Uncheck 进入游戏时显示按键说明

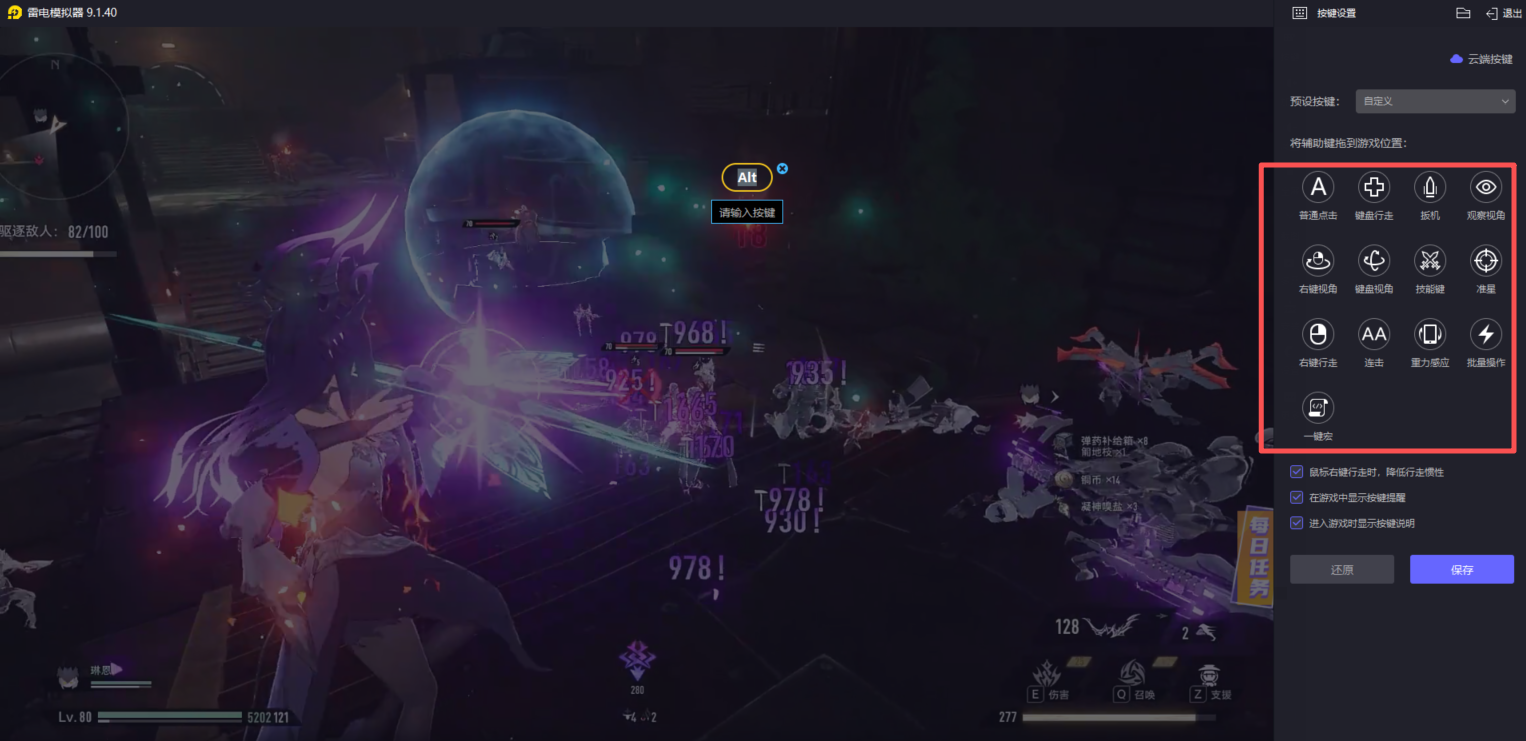click(1296, 521)
